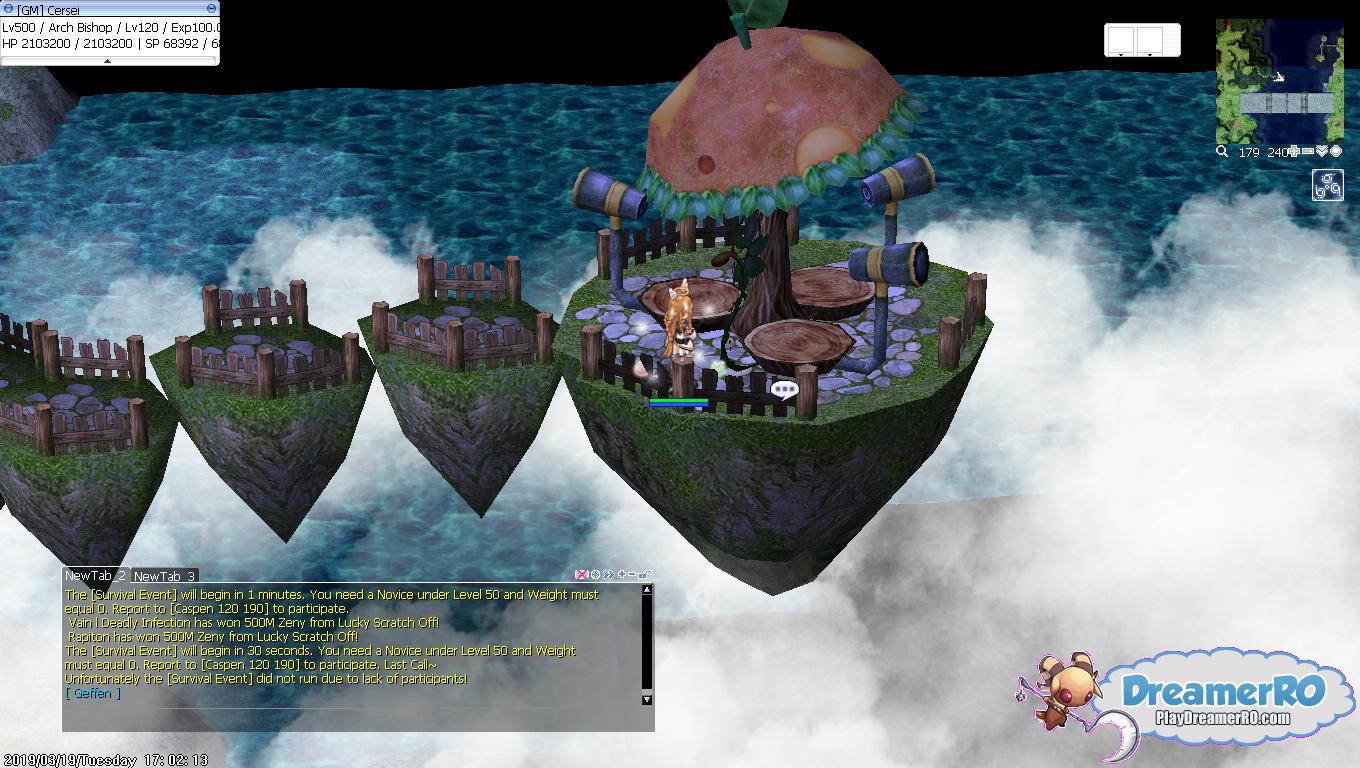Zoom out the minimap with minus button
Image resolution: width=1360 pixels, height=768 pixels.
click(x=1308, y=152)
